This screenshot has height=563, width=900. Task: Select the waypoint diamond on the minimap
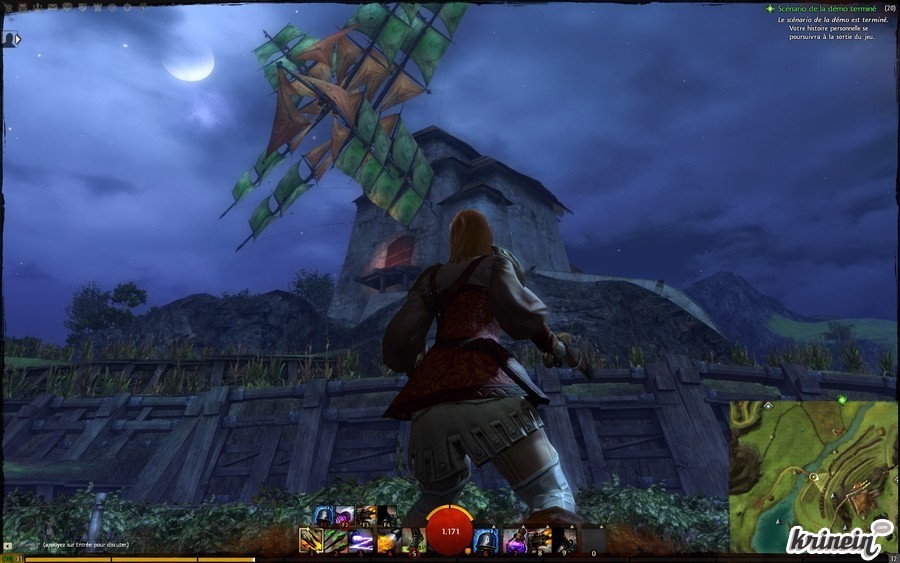point(767,407)
